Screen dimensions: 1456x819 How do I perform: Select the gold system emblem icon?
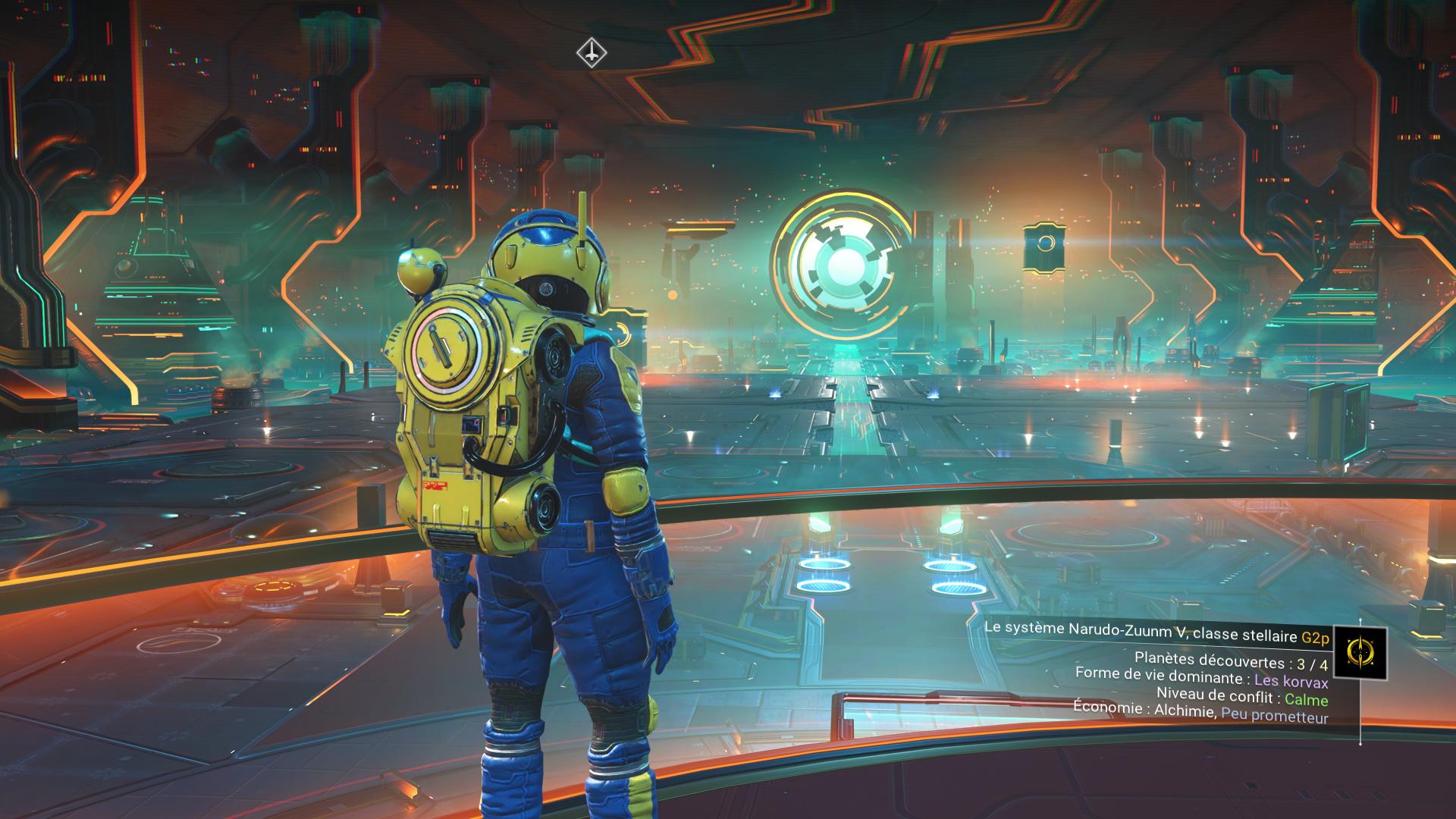pyautogui.click(x=1360, y=654)
